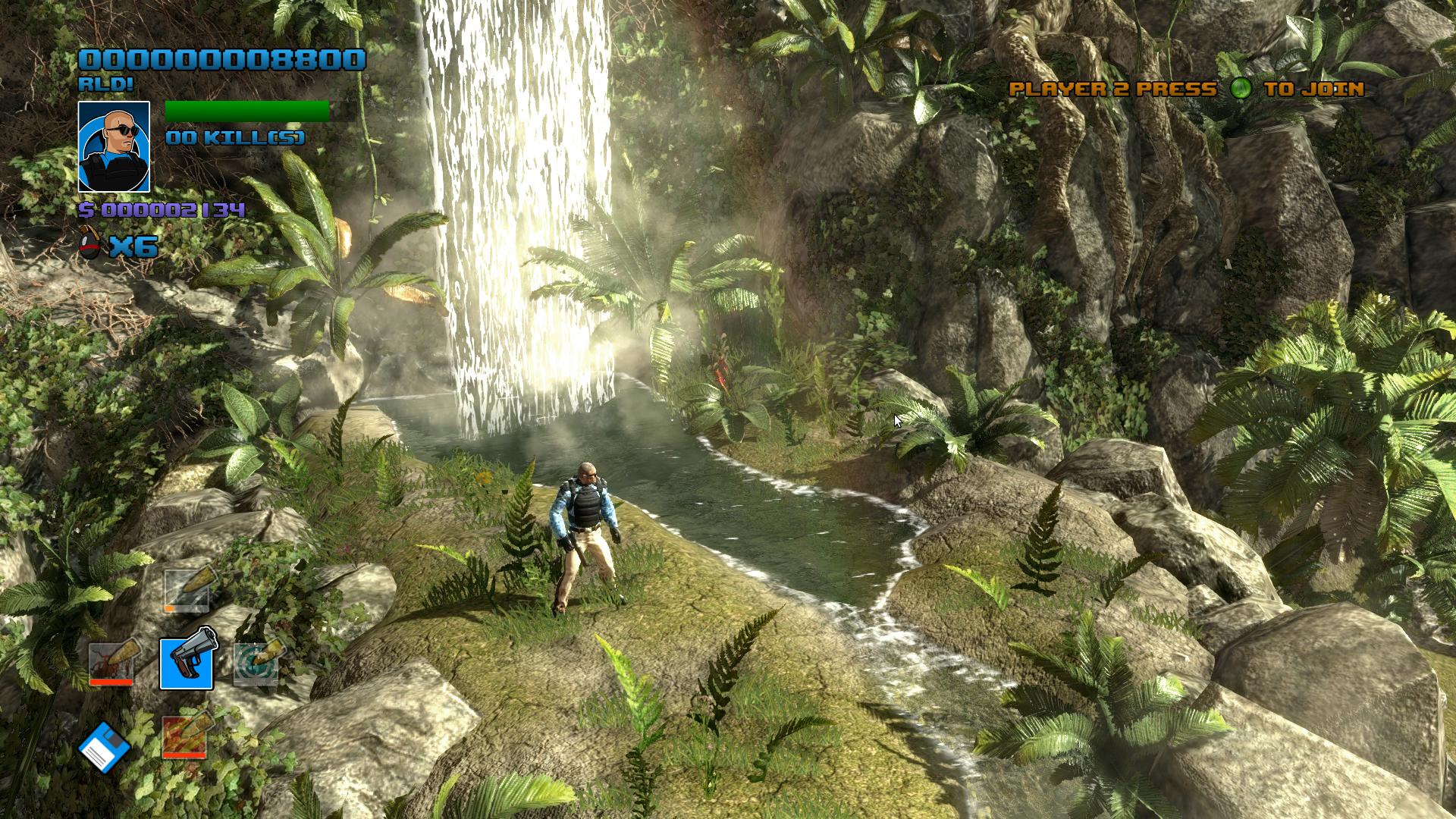Select the red flame ammo slot
1456x819 pixels.
184,735
